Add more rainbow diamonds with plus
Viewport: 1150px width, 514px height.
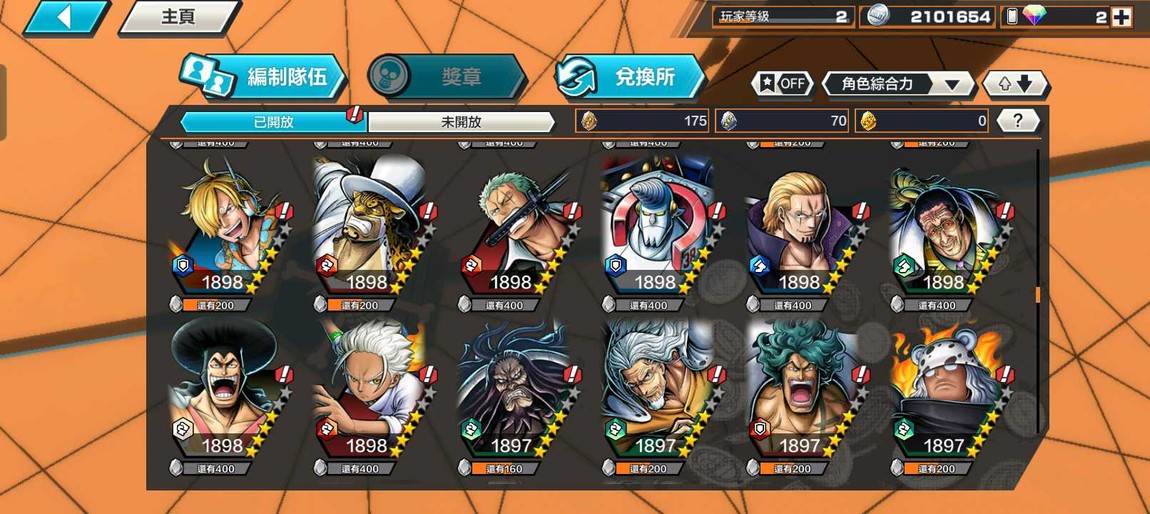click(x=1121, y=17)
